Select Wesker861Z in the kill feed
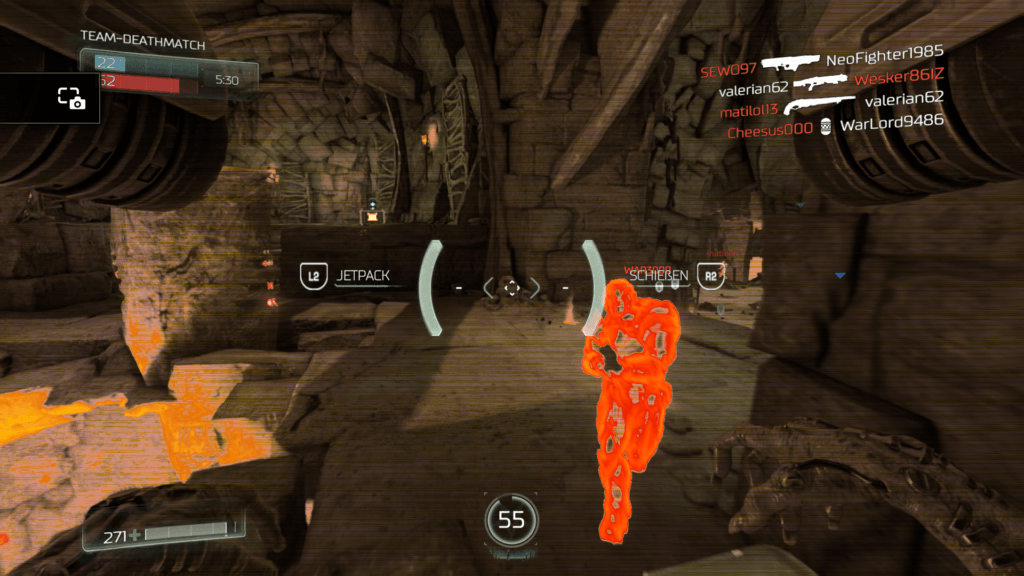 click(899, 77)
